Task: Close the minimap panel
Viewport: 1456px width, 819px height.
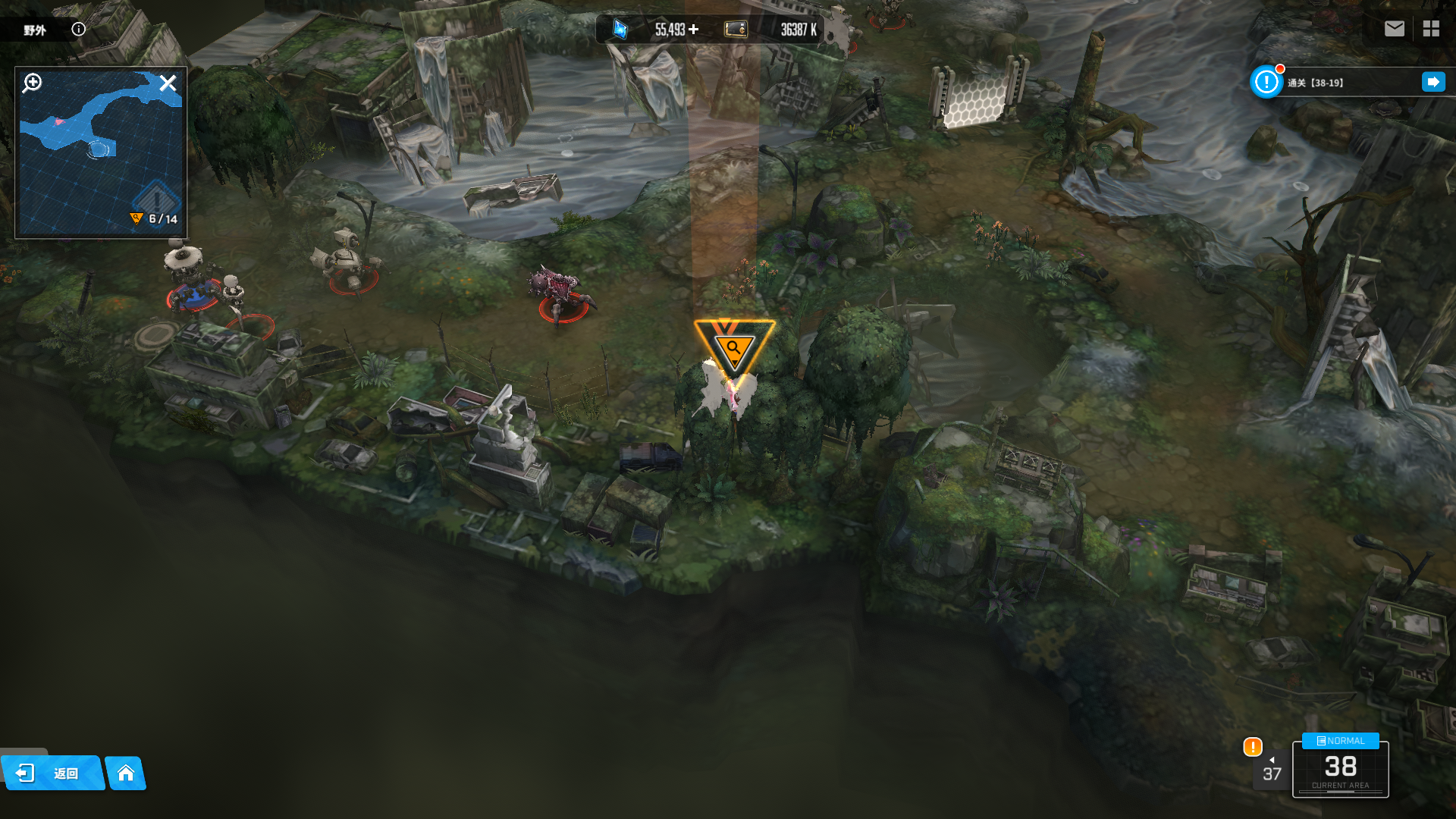Action: [168, 83]
